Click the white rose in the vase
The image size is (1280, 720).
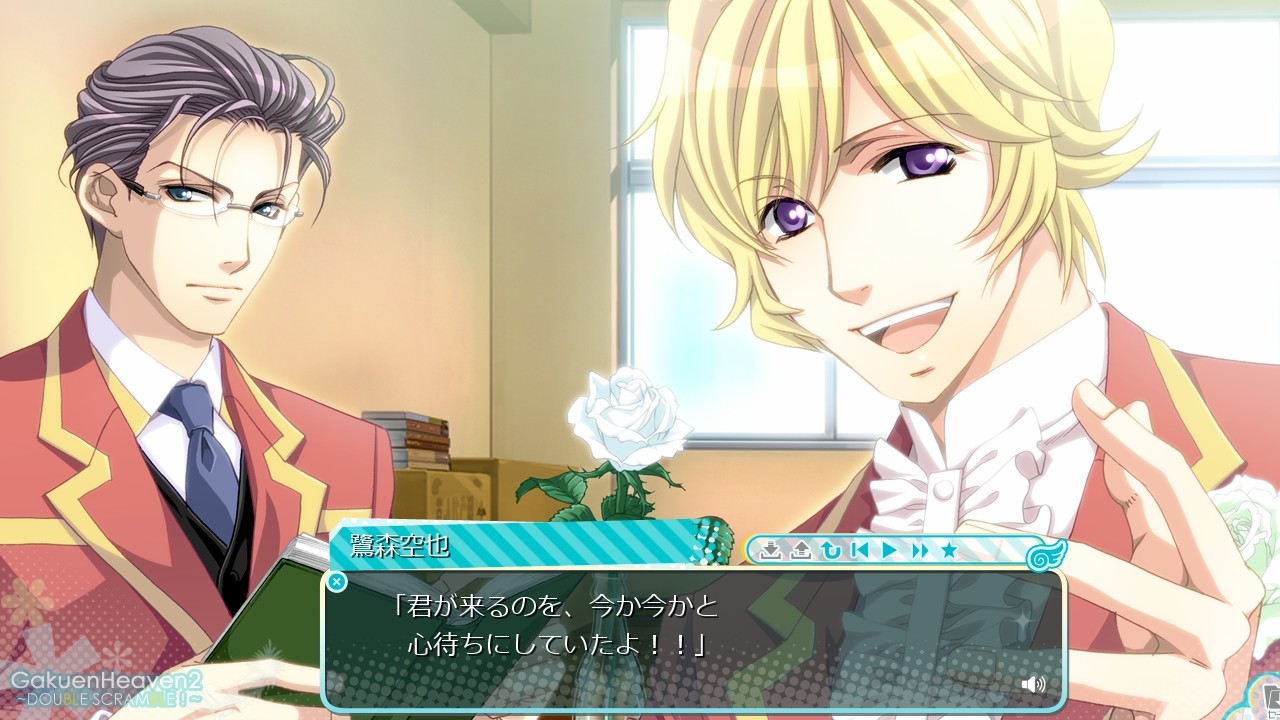pyautogui.click(x=625, y=415)
